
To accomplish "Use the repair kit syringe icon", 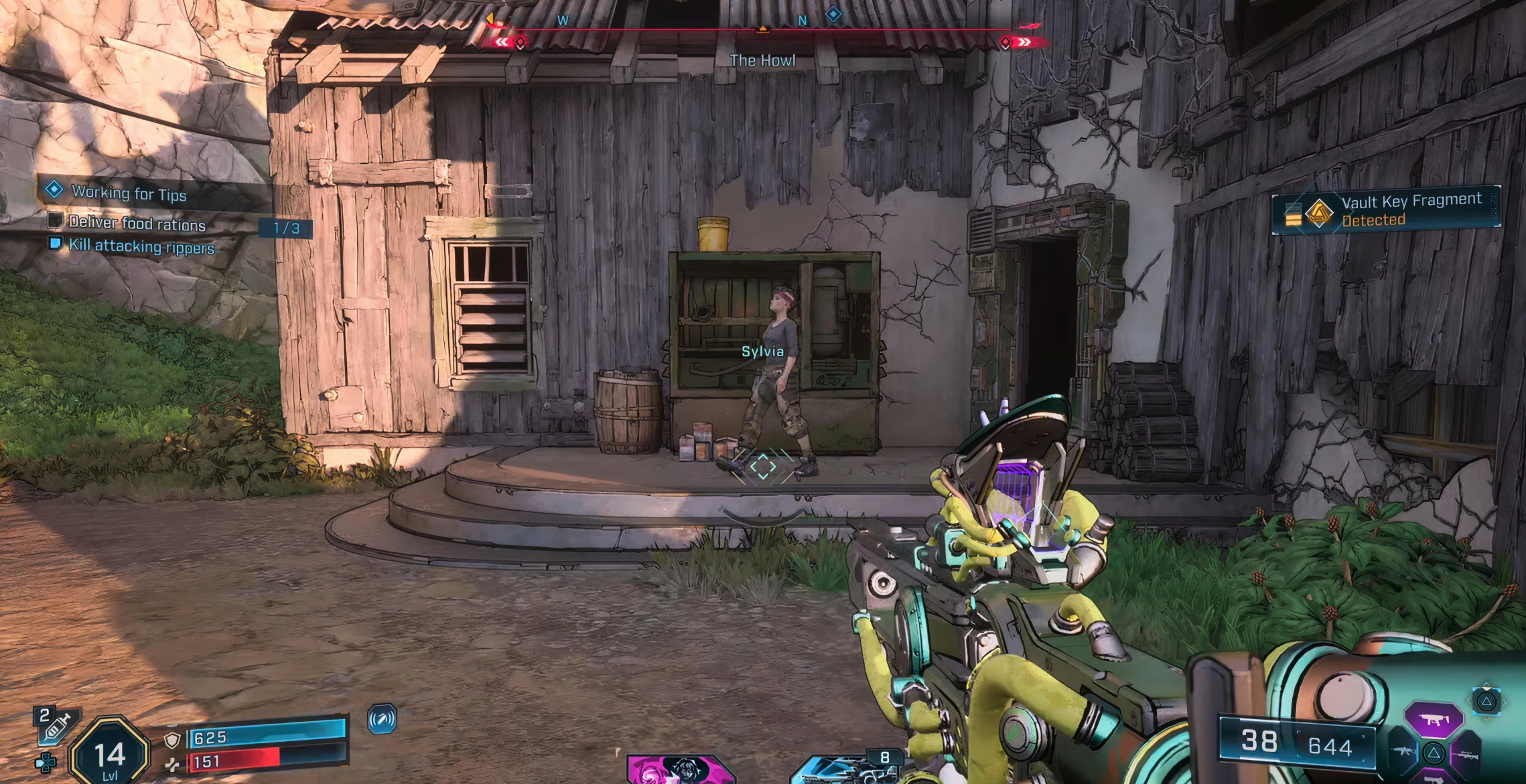I will pos(56,726).
